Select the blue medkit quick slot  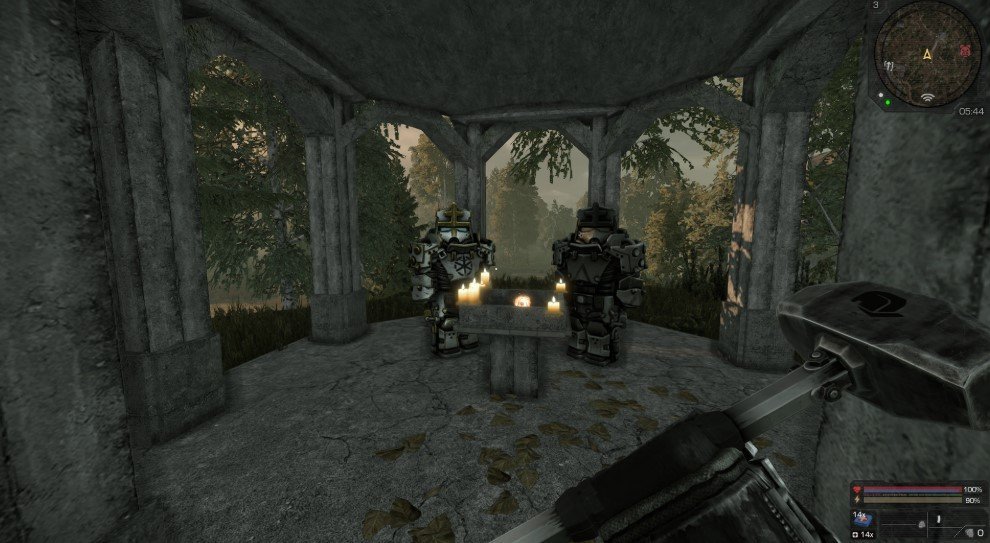point(861,520)
